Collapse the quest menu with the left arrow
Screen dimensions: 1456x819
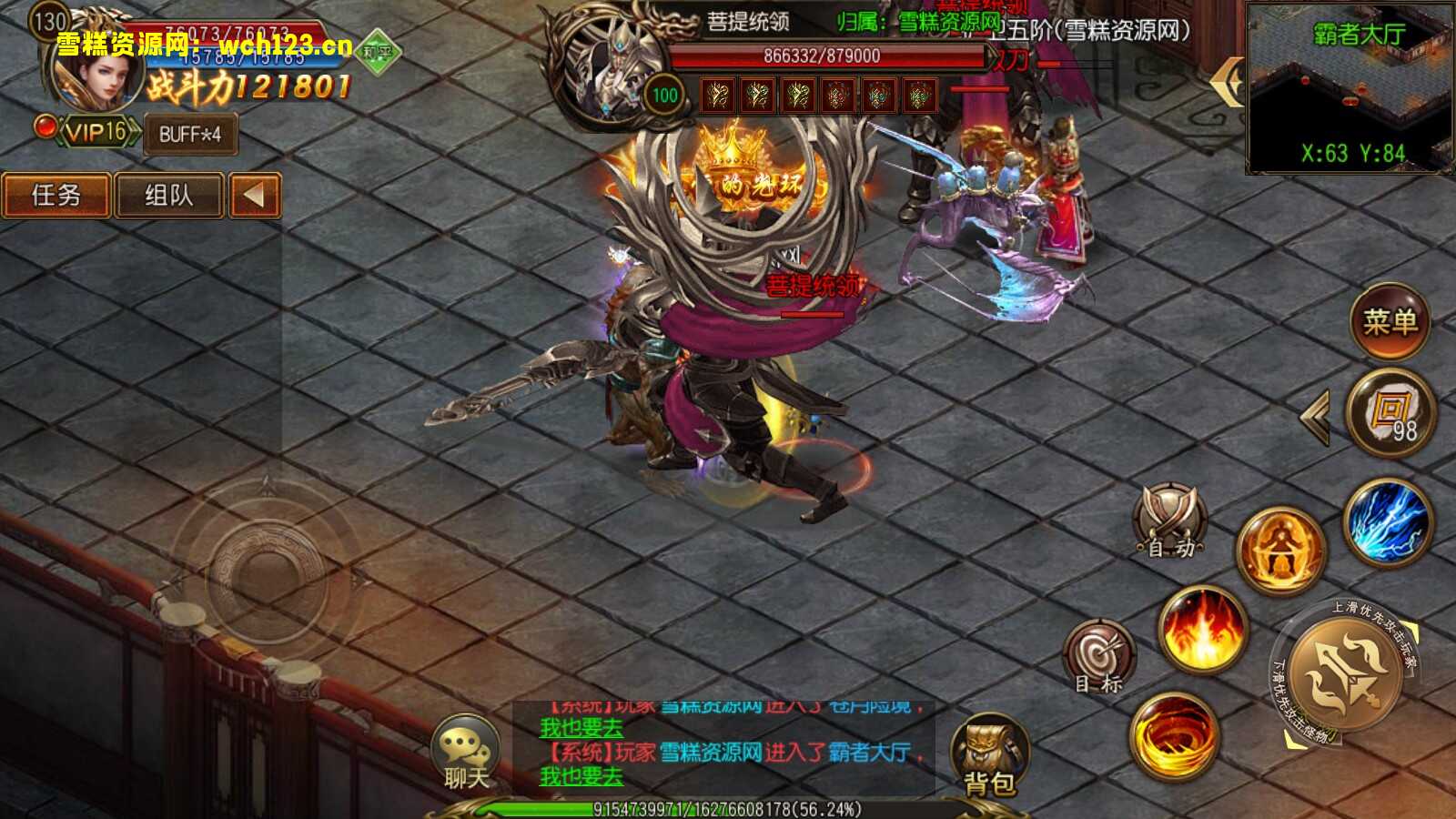point(253,195)
